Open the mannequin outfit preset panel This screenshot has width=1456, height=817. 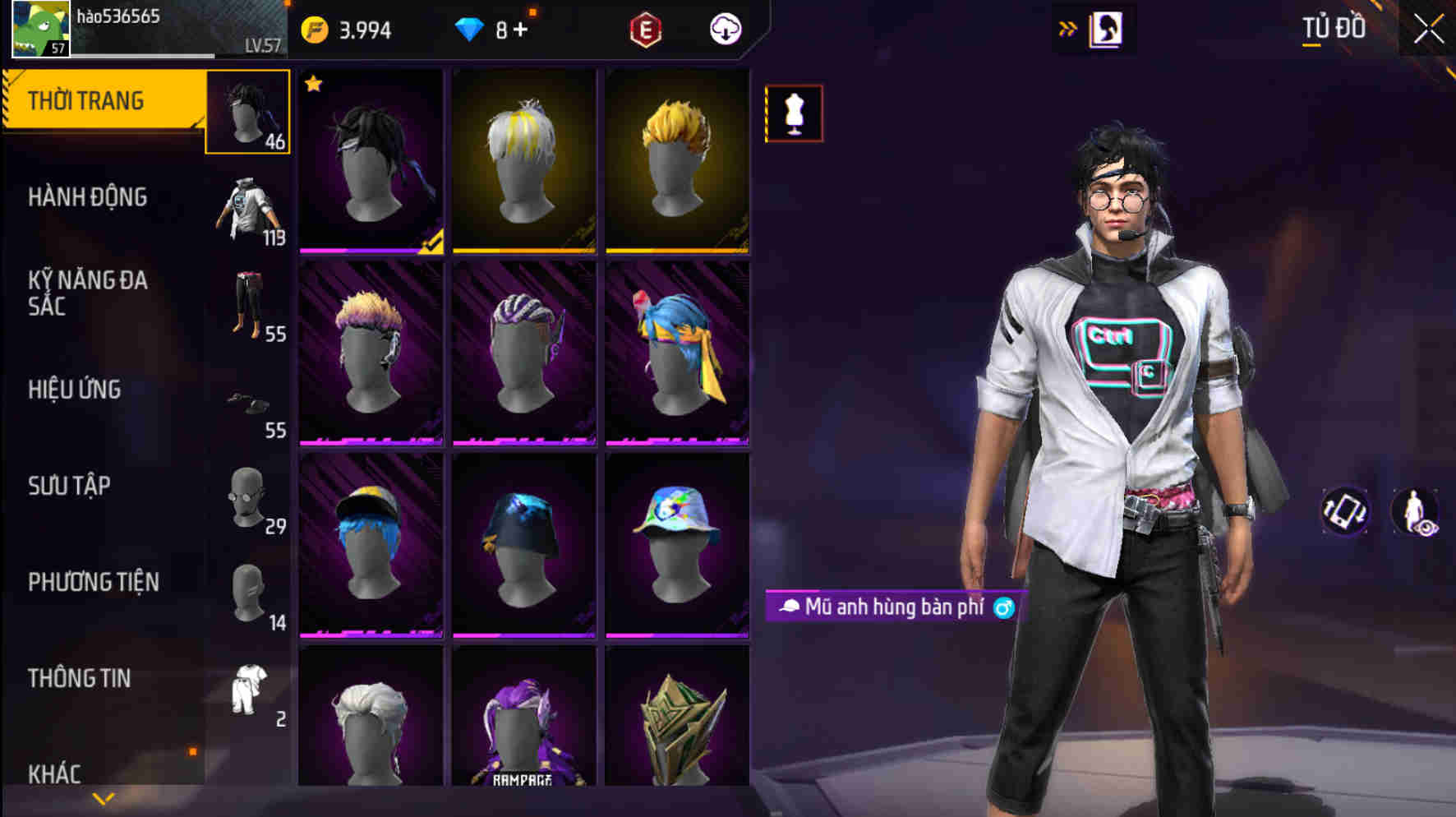point(794,113)
